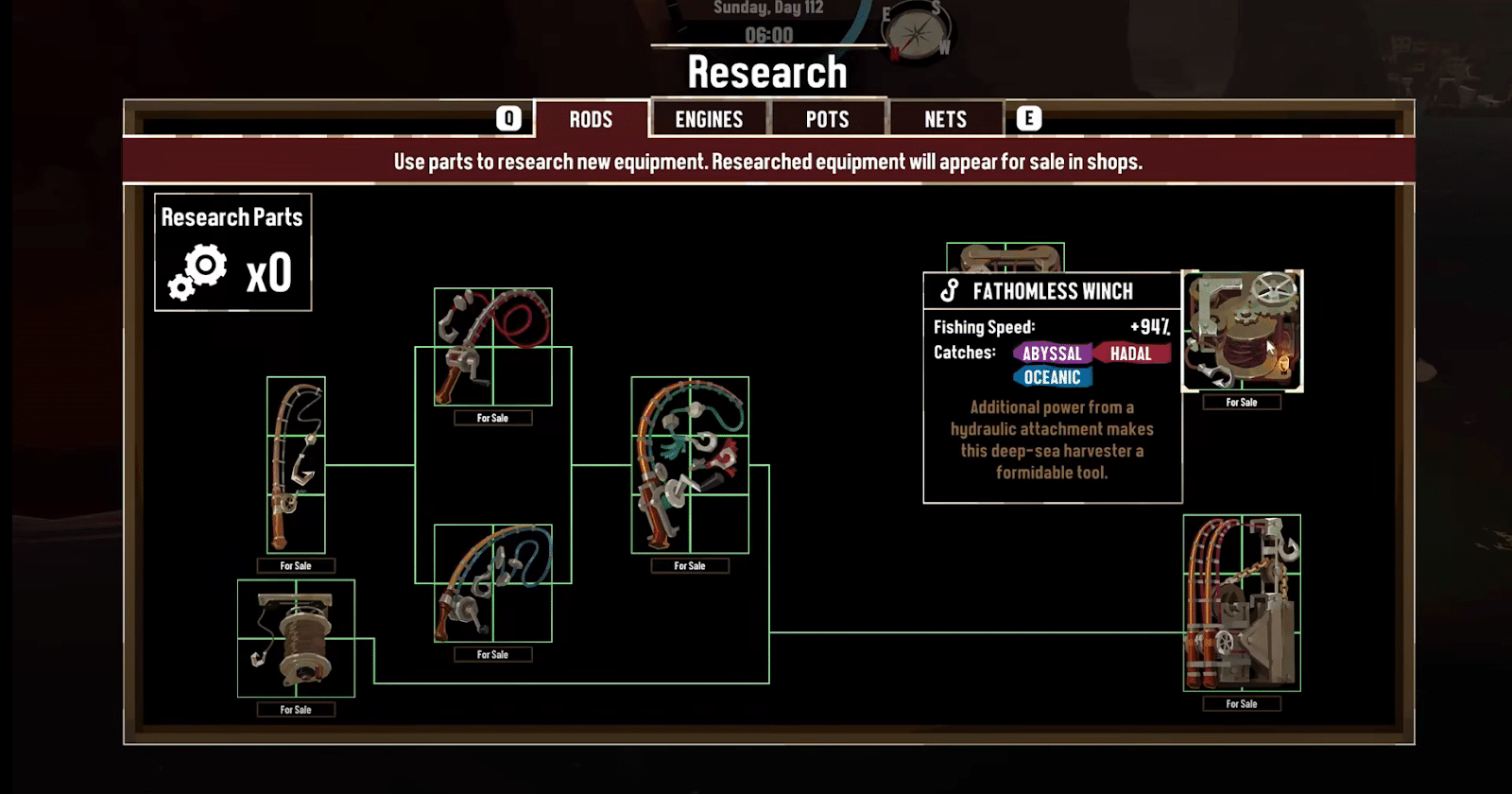The image size is (1512, 794).
Task: Switch to the Pots tab
Action: coord(827,119)
